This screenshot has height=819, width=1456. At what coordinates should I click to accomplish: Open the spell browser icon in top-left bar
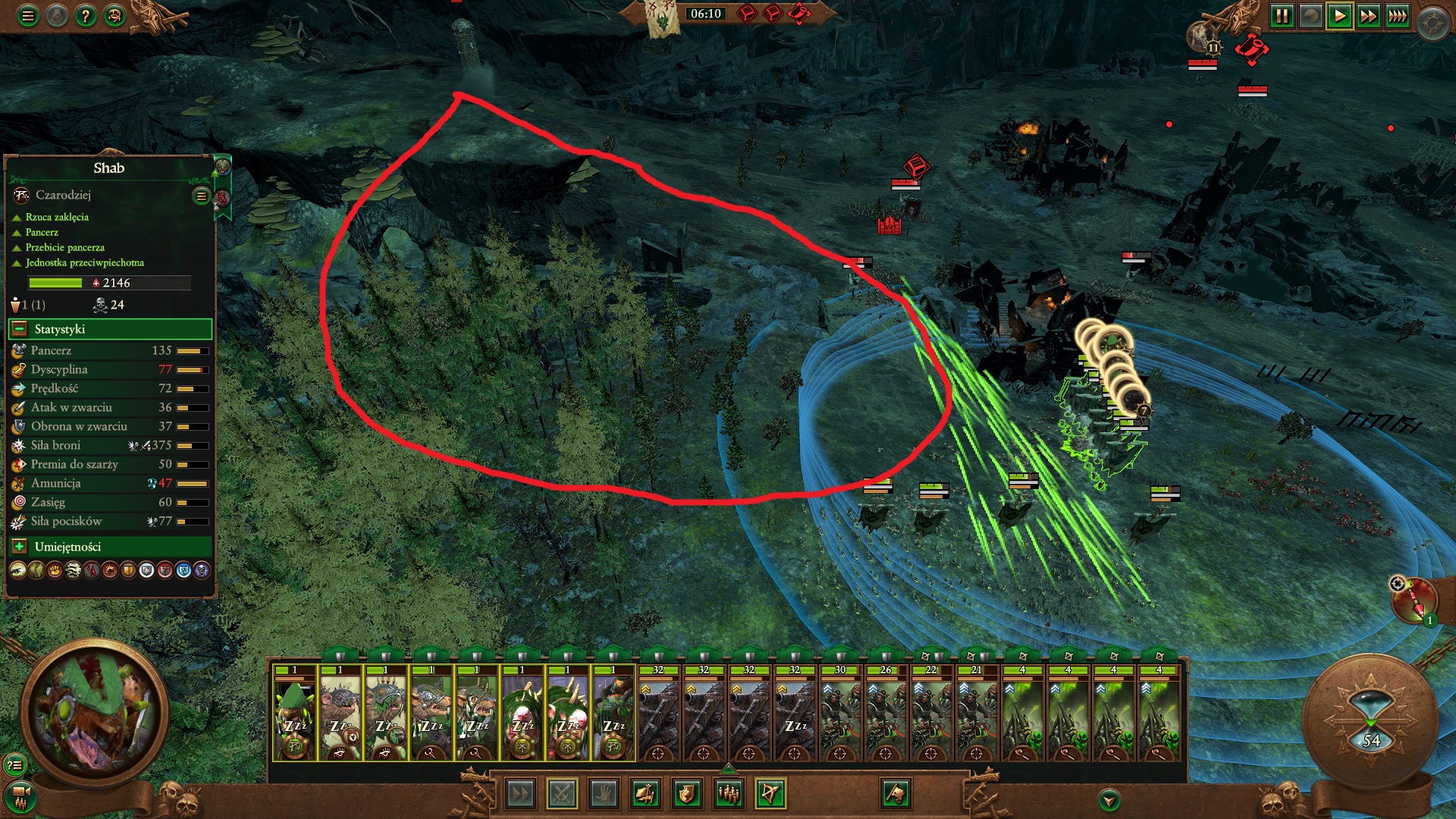pos(114,14)
